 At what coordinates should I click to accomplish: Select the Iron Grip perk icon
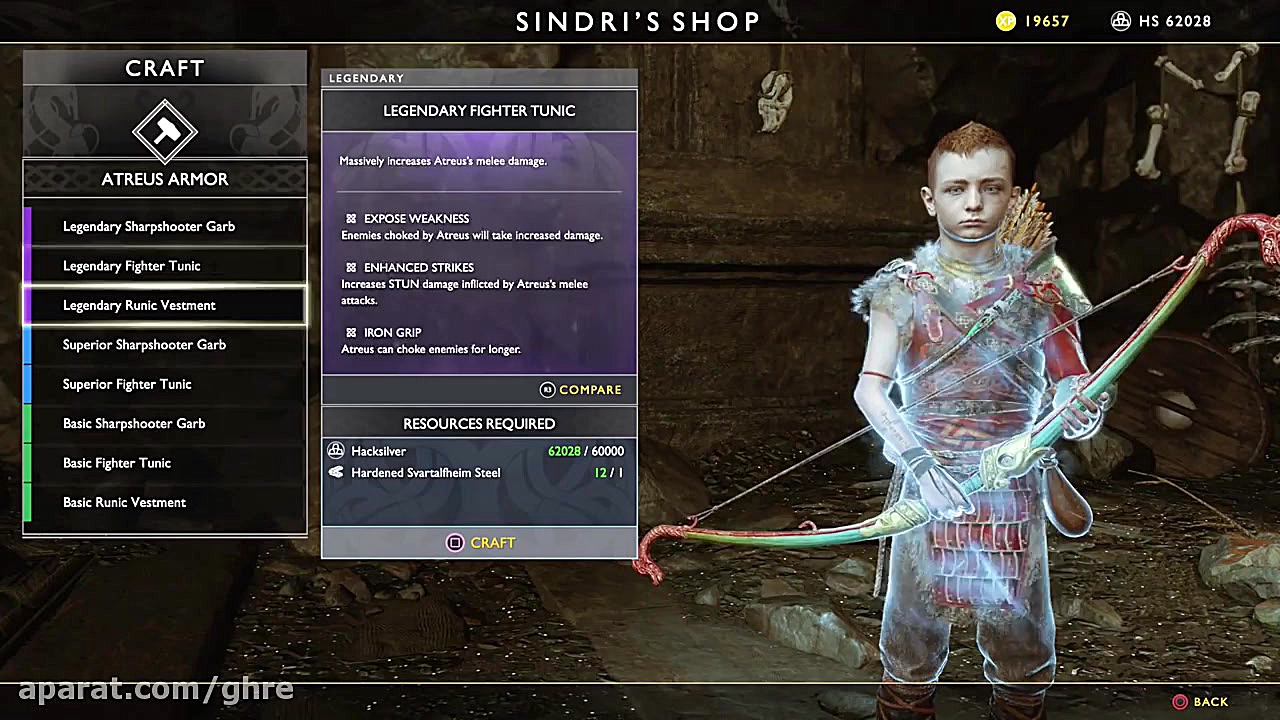pyautogui.click(x=350, y=332)
